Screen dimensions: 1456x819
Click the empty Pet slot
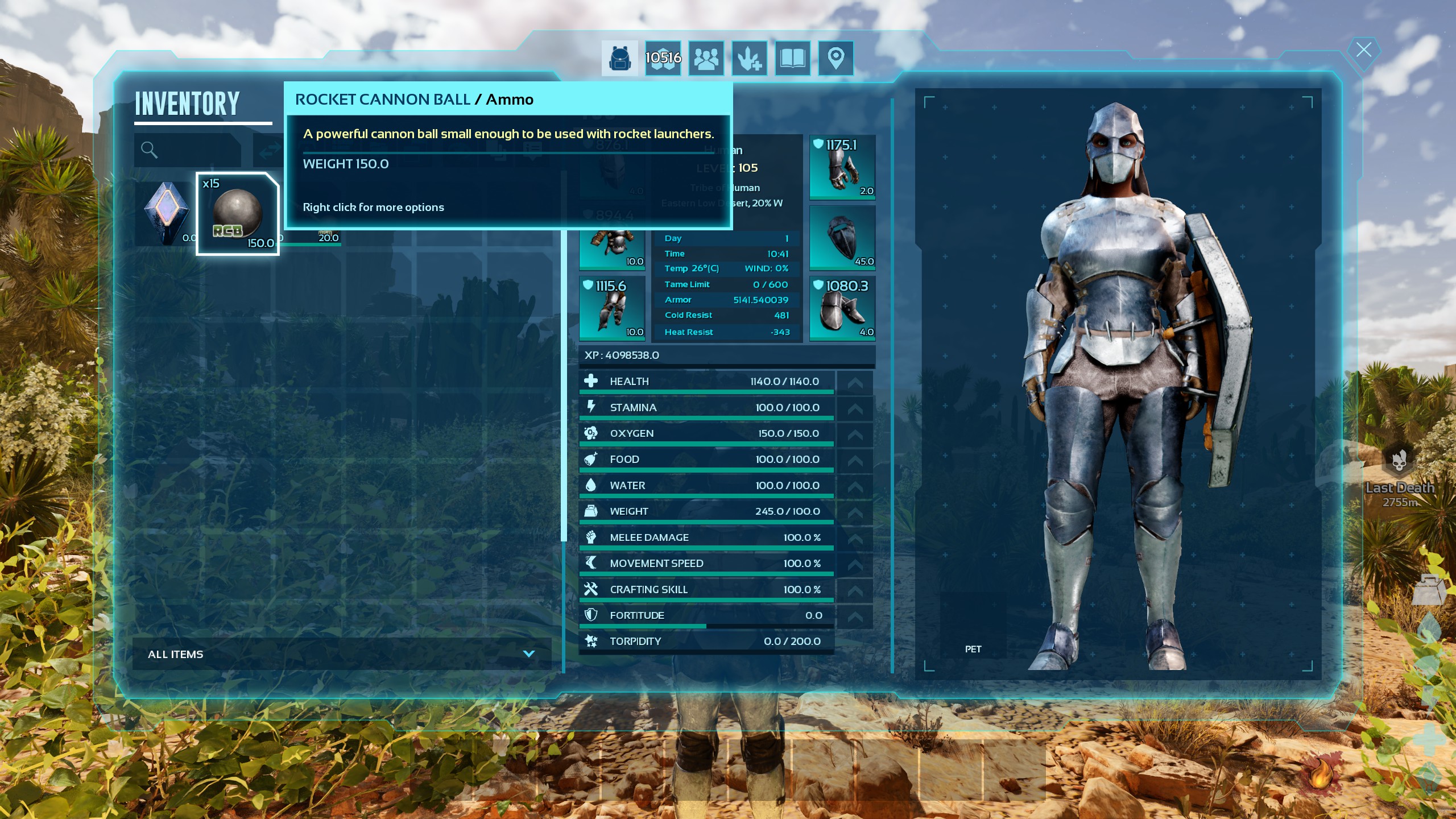pos(973,624)
